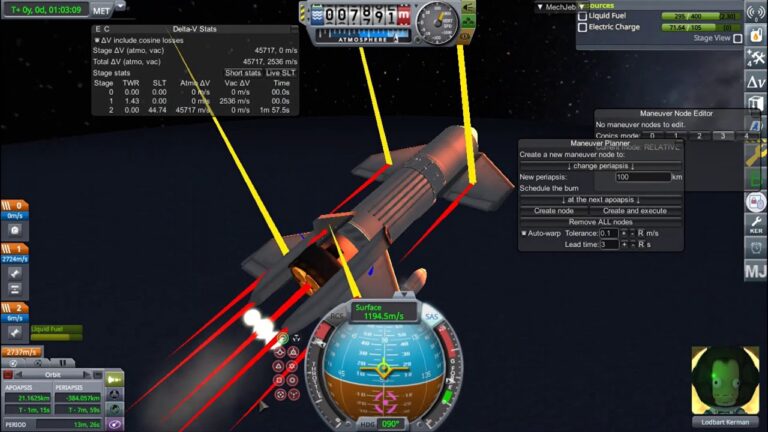Viewport: 768px width, 432px height.
Task: Toggle the Auto-warp checkbox
Action: click(524, 233)
